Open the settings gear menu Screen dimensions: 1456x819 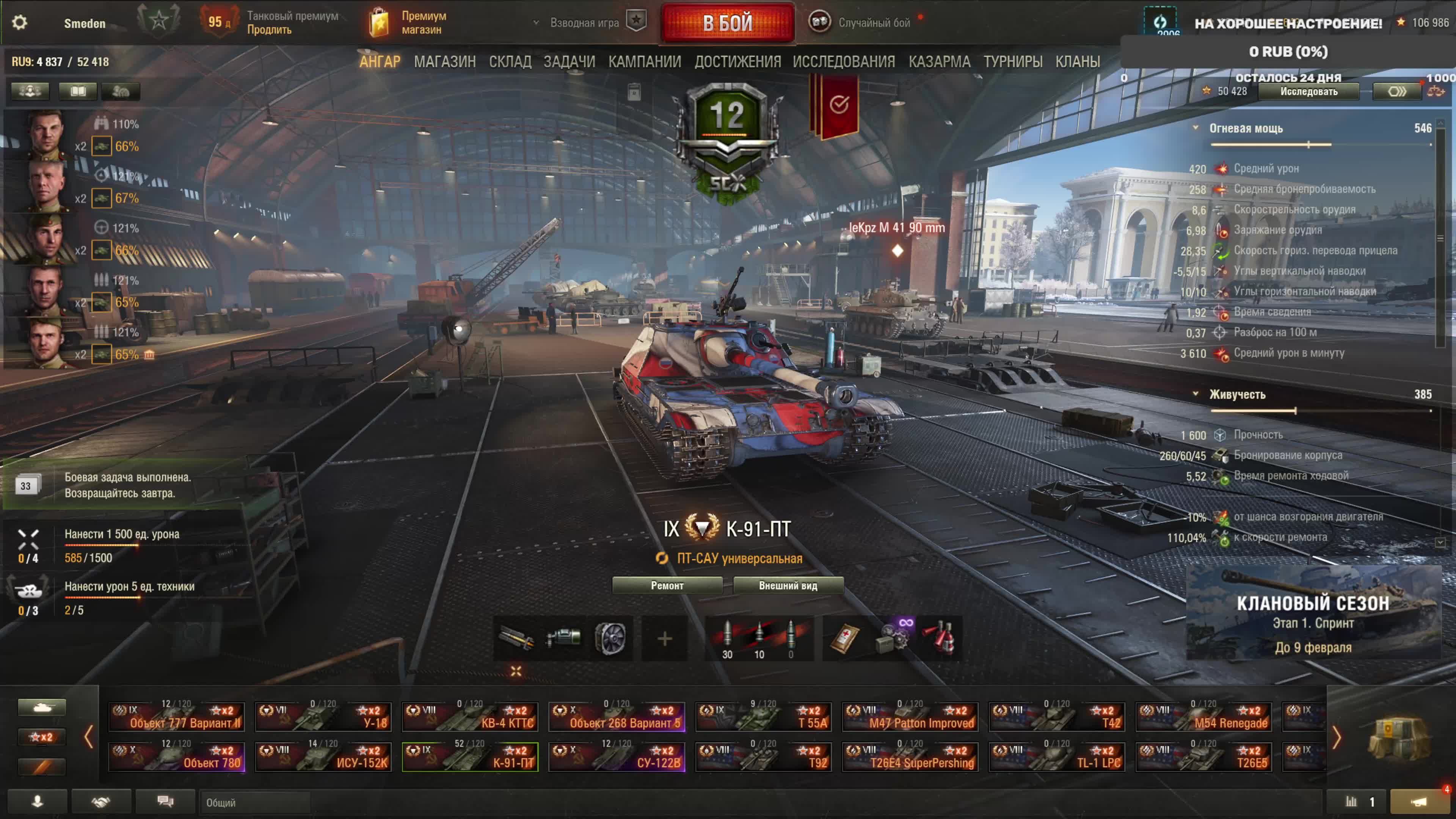[x=20, y=23]
